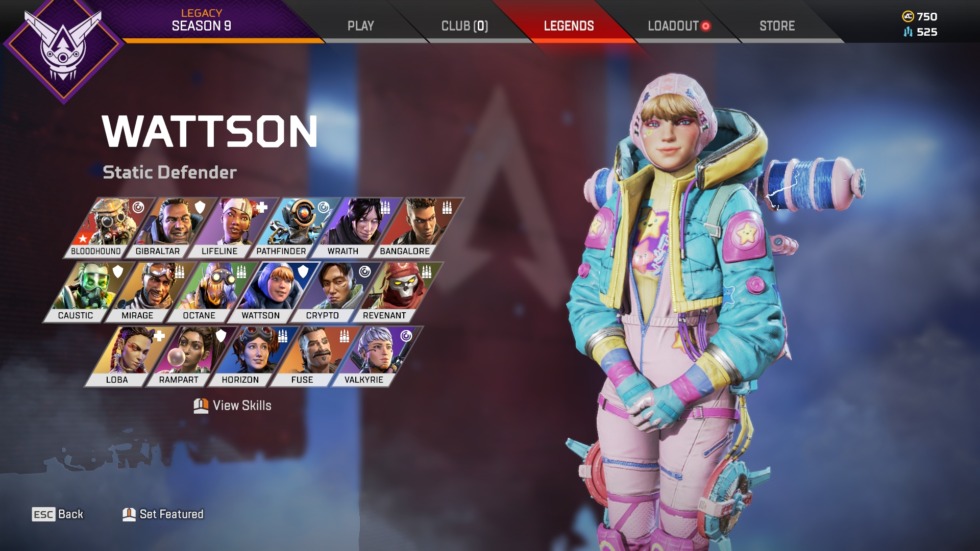
Task: Go to the Loadout tab
Action: click(678, 26)
